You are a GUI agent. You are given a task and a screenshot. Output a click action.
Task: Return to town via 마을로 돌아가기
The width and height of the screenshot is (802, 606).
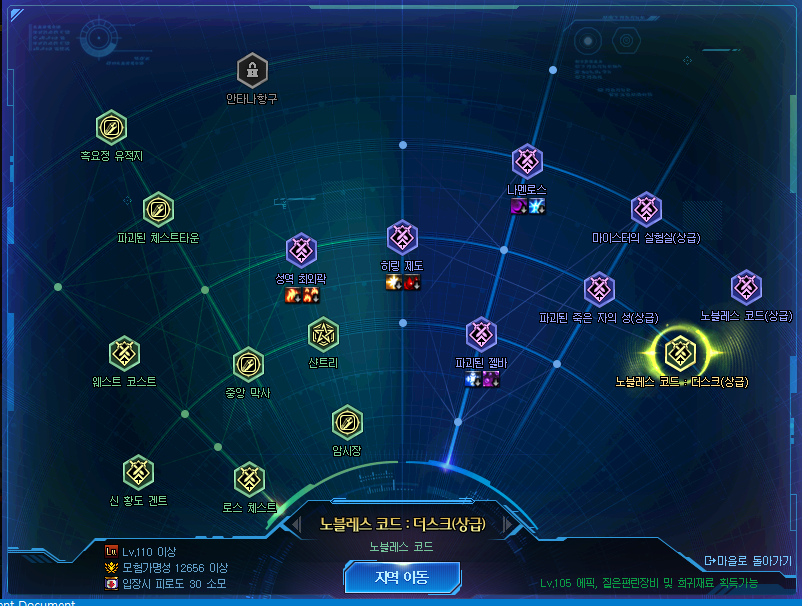(x=749, y=560)
